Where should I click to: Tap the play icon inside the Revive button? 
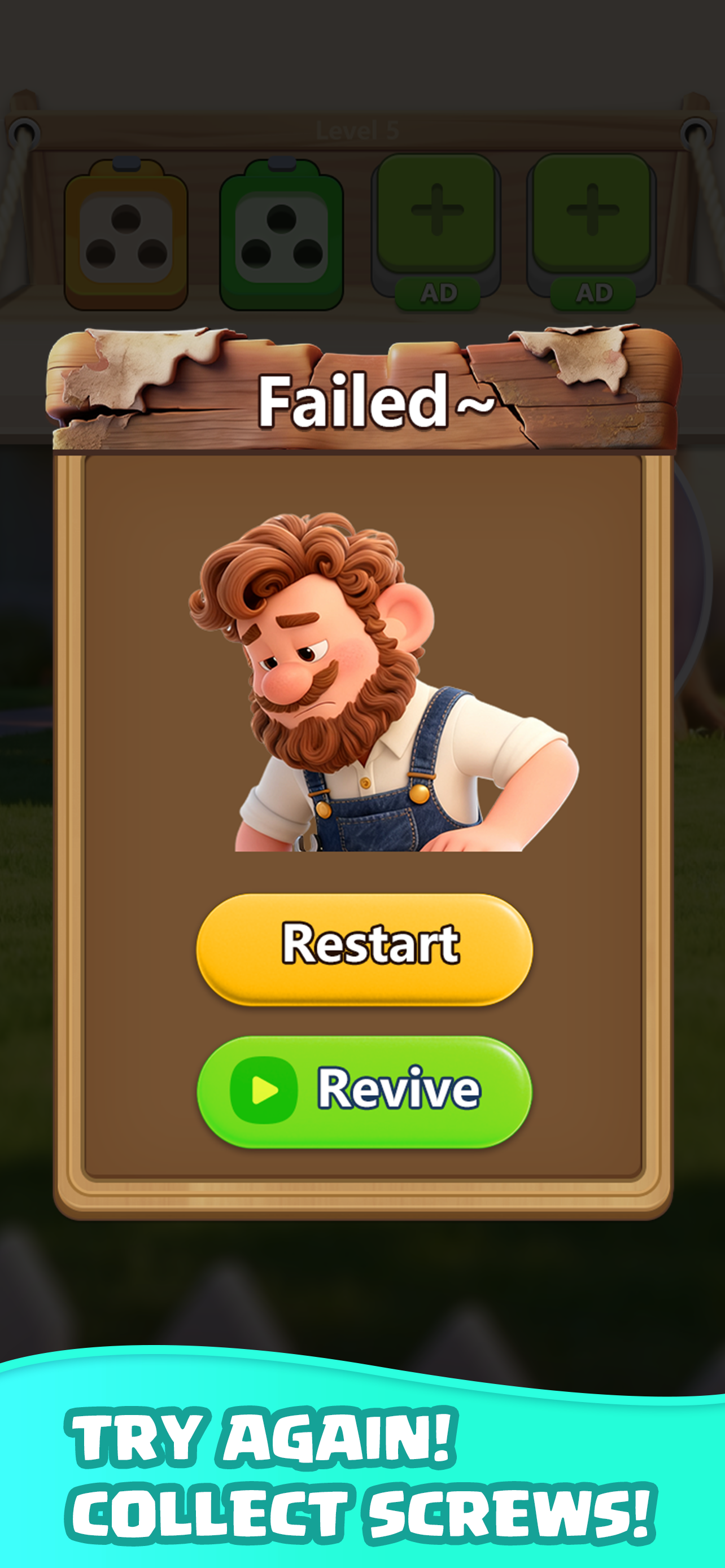[266, 1092]
